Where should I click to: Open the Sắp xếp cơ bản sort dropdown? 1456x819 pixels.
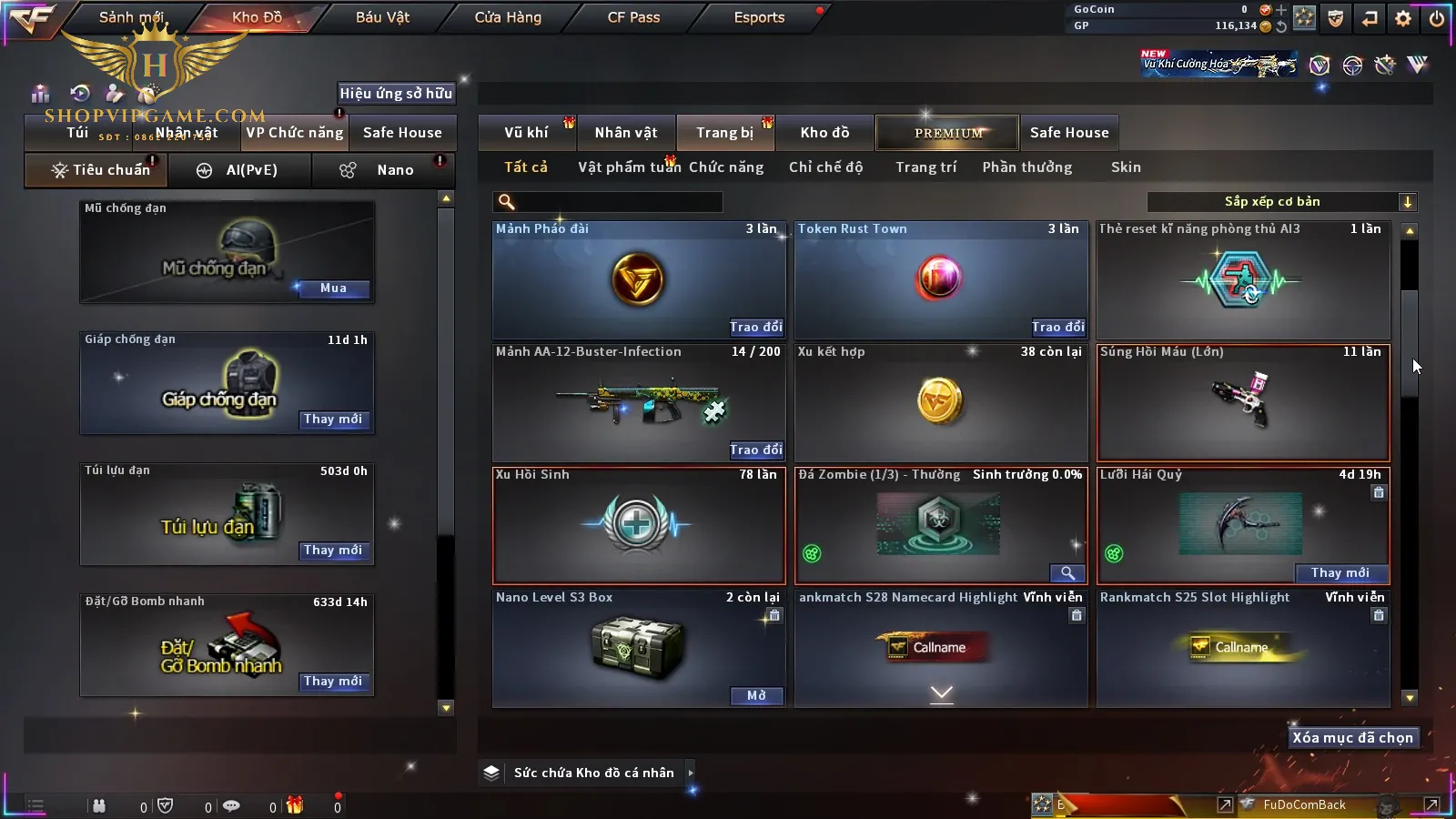1281,202
